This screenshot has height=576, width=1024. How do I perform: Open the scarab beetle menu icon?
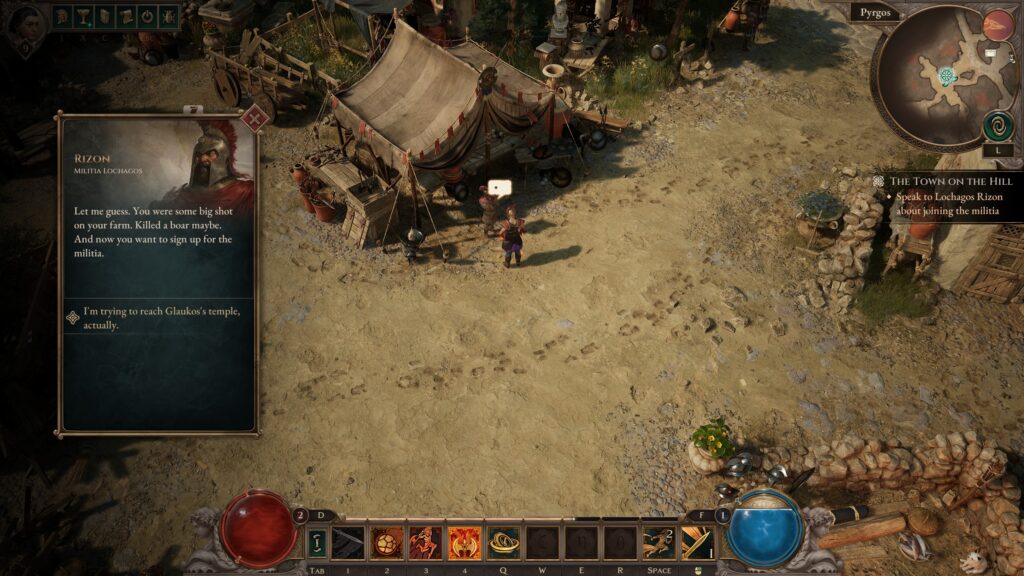click(x=167, y=17)
